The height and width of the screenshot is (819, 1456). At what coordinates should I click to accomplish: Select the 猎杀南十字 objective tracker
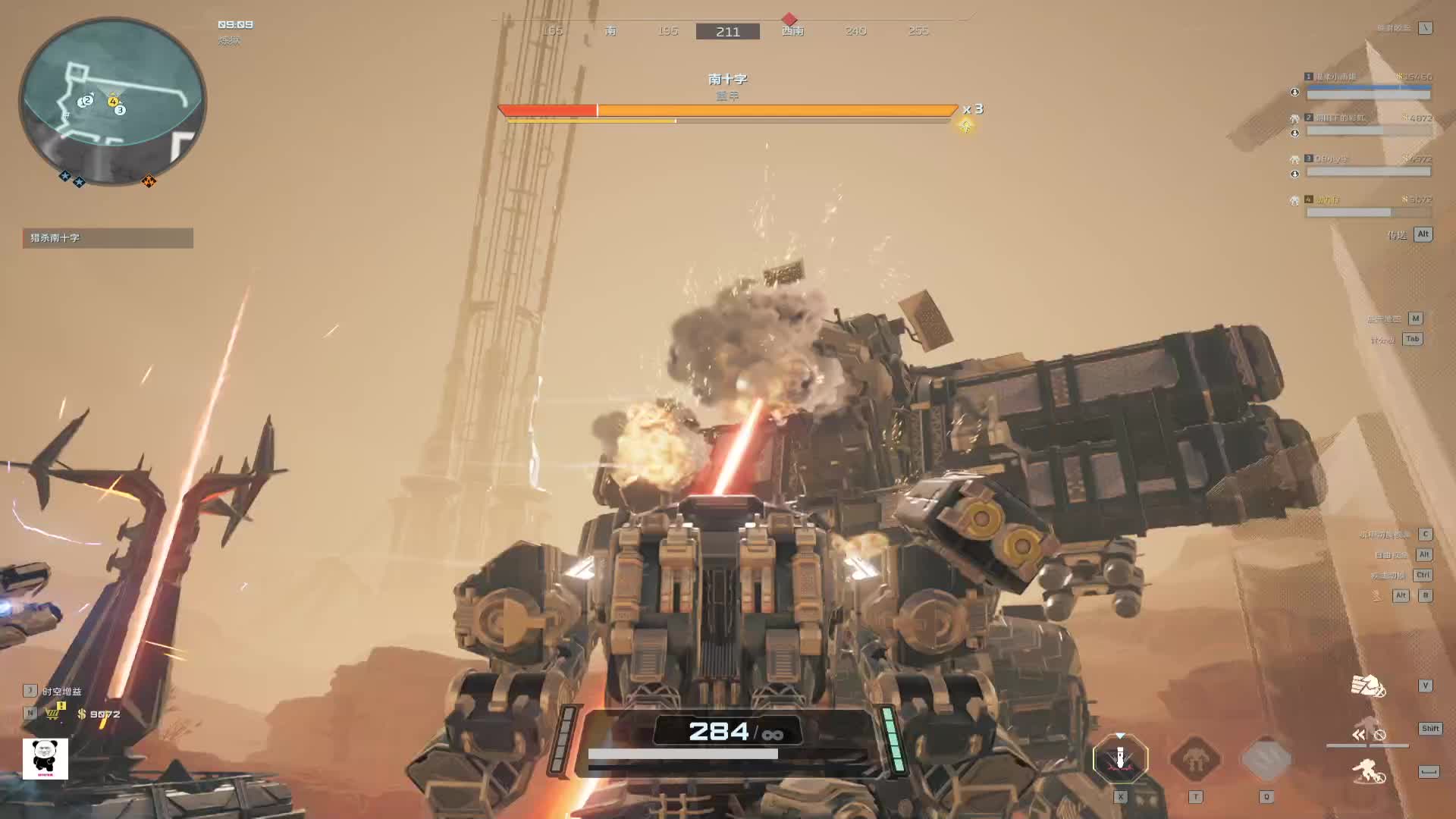(x=108, y=238)
